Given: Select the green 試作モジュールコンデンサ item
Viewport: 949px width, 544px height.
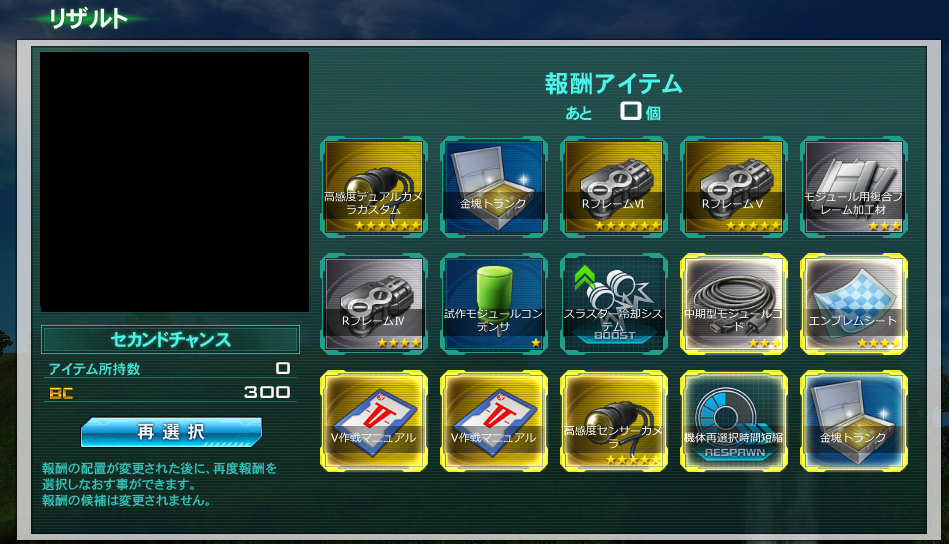Looking at the screenshot, I should click(x=494, y=303).
